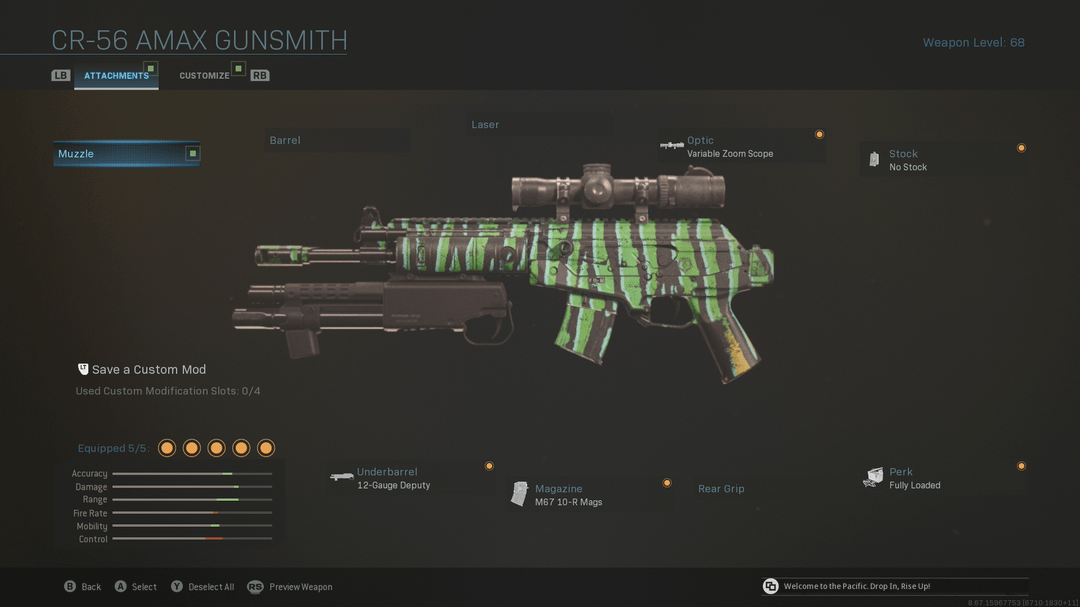This screenshot has height=607, width=1080.
Task: Select the Underbarrel 12-Gauge Deputy slot
Action: [x=410, y=478]
